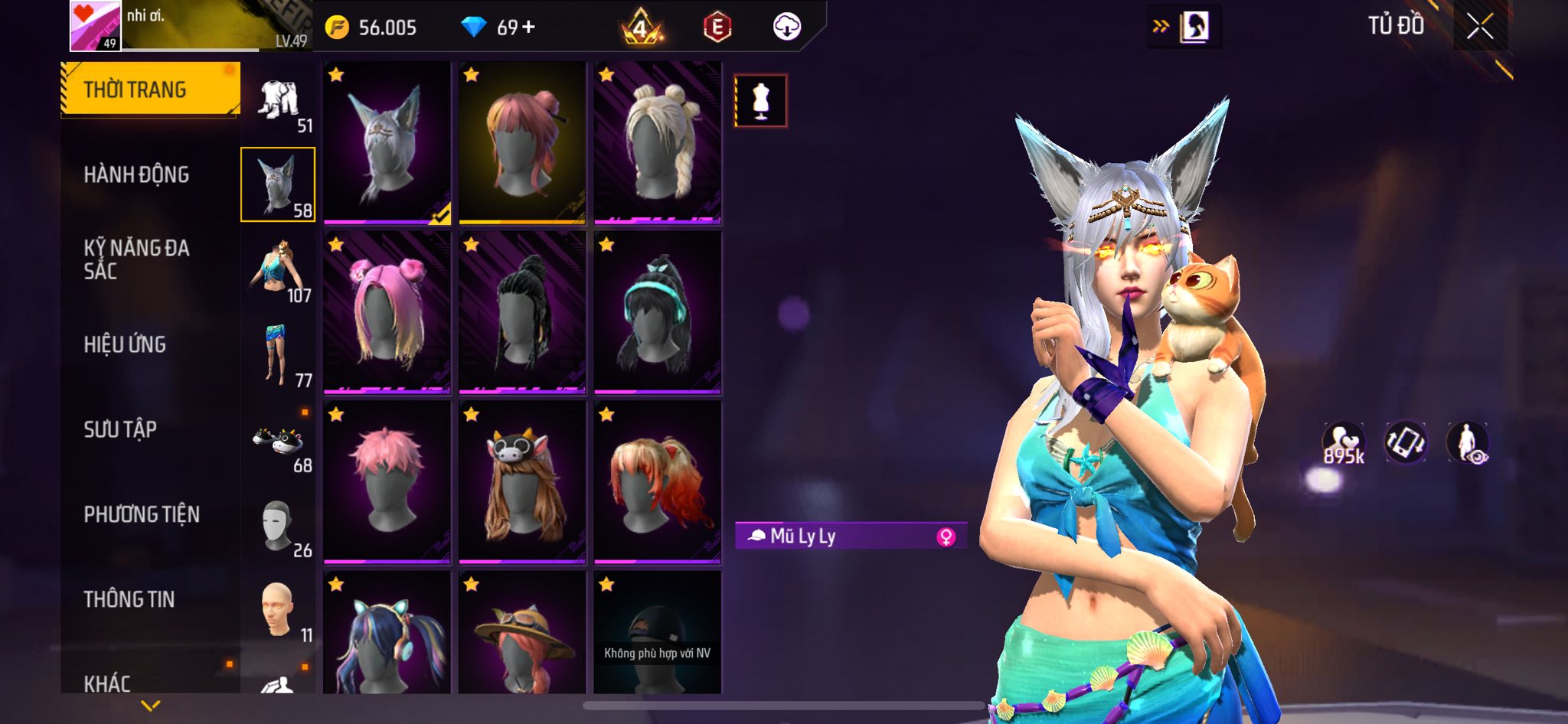Open the Sưu Tập section

[120, 429]
